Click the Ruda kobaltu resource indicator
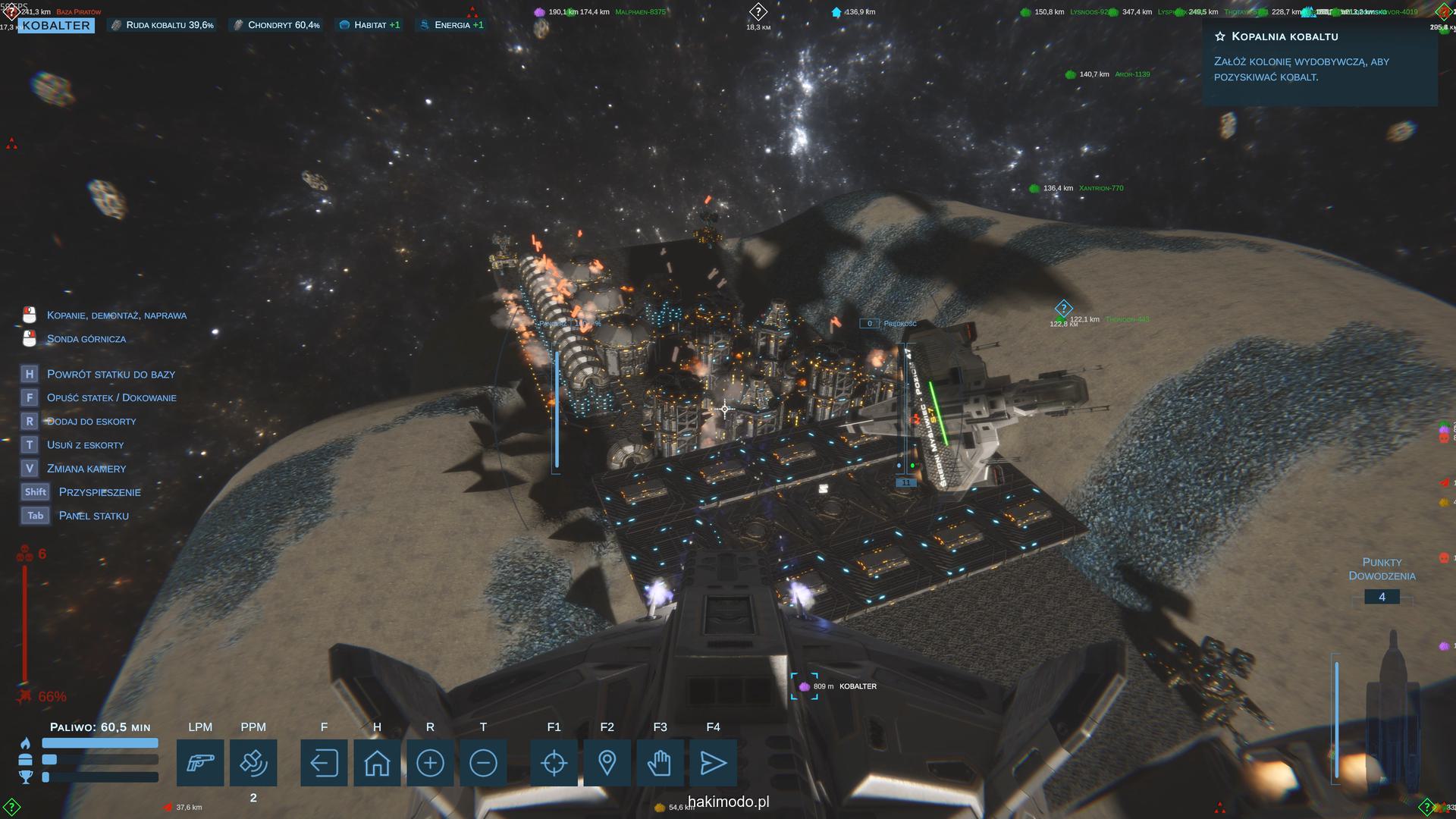Viewport: 1456px width, 819px height. pyautogui.click(x=162, y=25)
